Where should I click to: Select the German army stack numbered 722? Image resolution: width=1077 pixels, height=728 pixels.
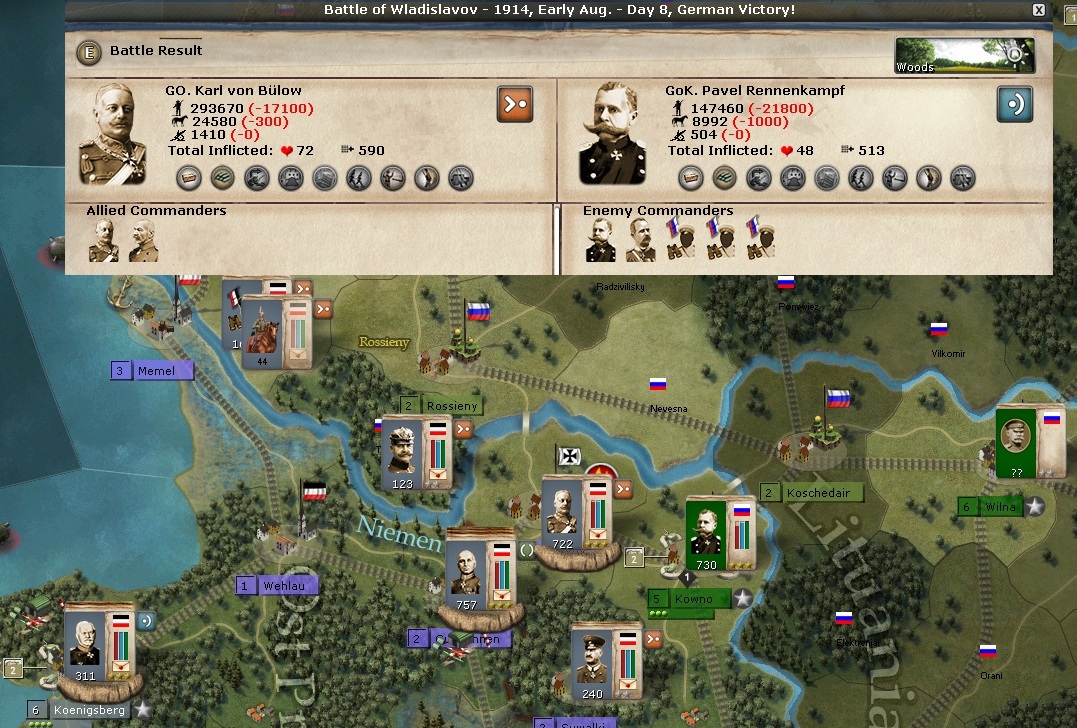(x=563, y=516)
